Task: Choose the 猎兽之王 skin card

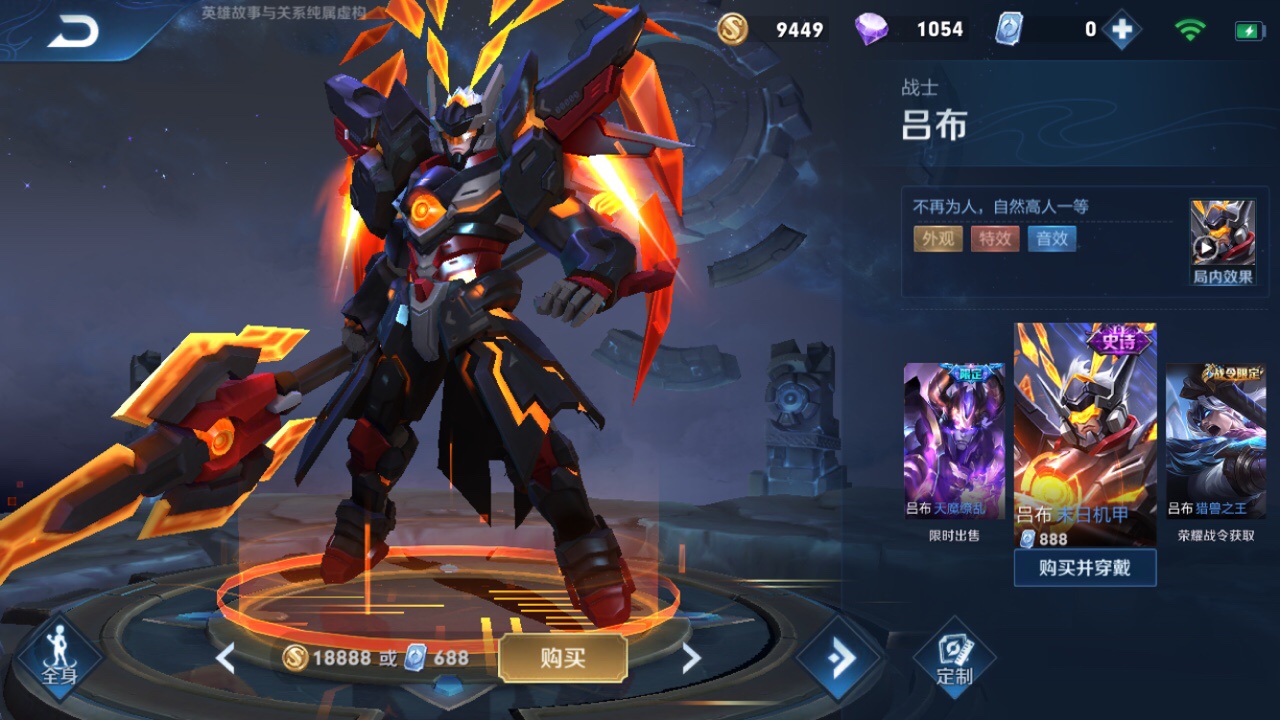Action: click(1215, 441)
